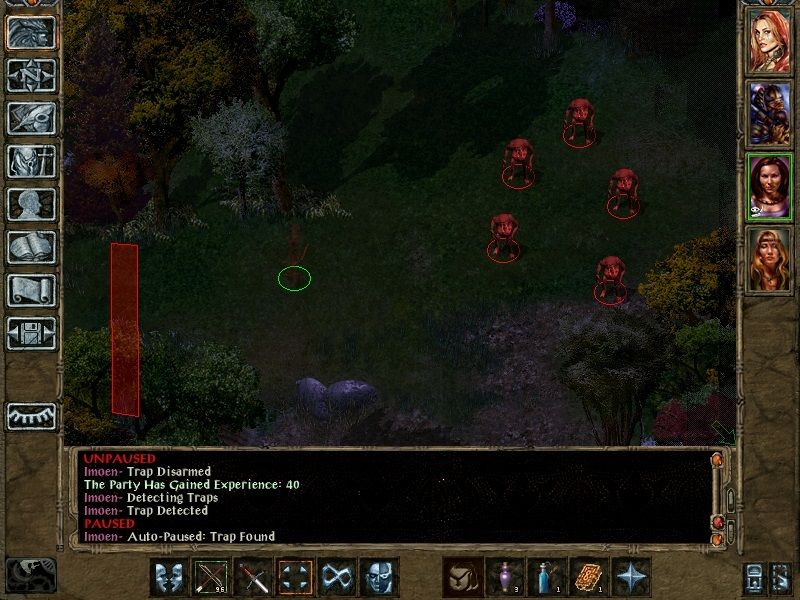Toggle the highlighted Find Traps button
800x600 pixels.
click(x=295, y=577)
